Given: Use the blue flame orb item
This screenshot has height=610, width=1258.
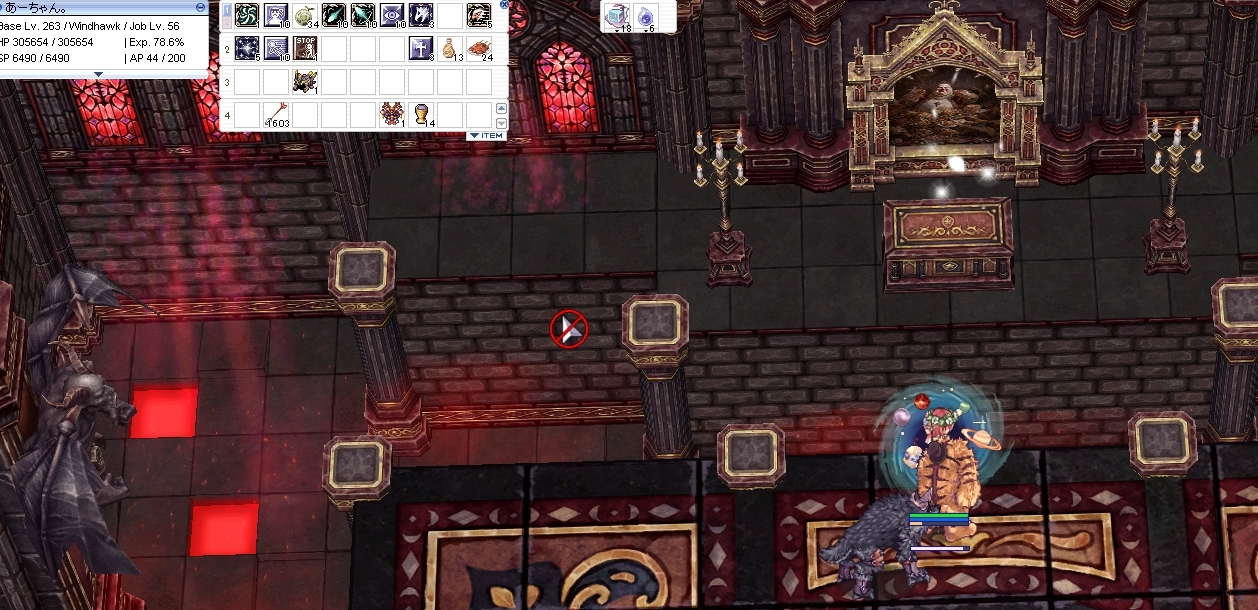Looking at the screenshot, I should [x=645, y=16].
